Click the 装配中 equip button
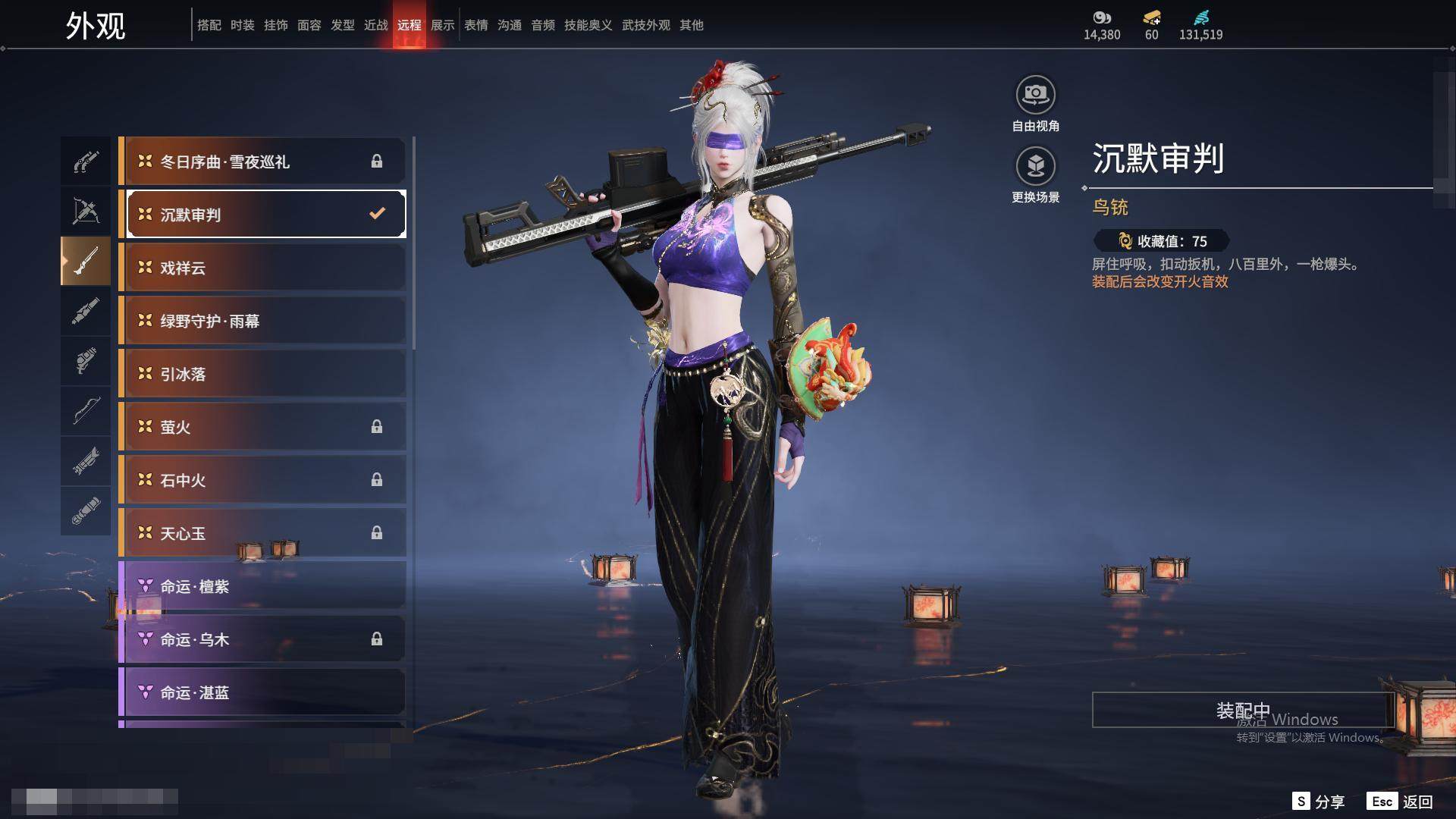This screenshot has width=1456, height=819. click(1243, 711)
